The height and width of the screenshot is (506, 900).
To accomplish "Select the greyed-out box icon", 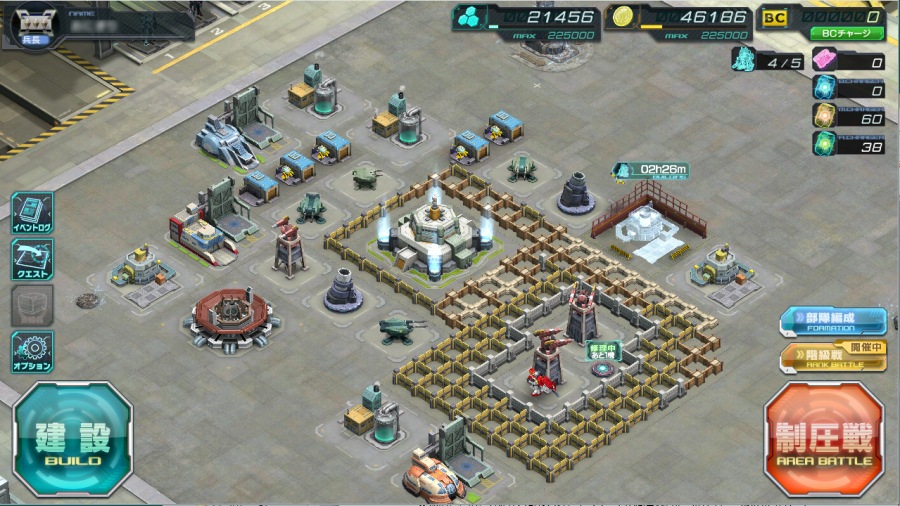I will point(32,306).
